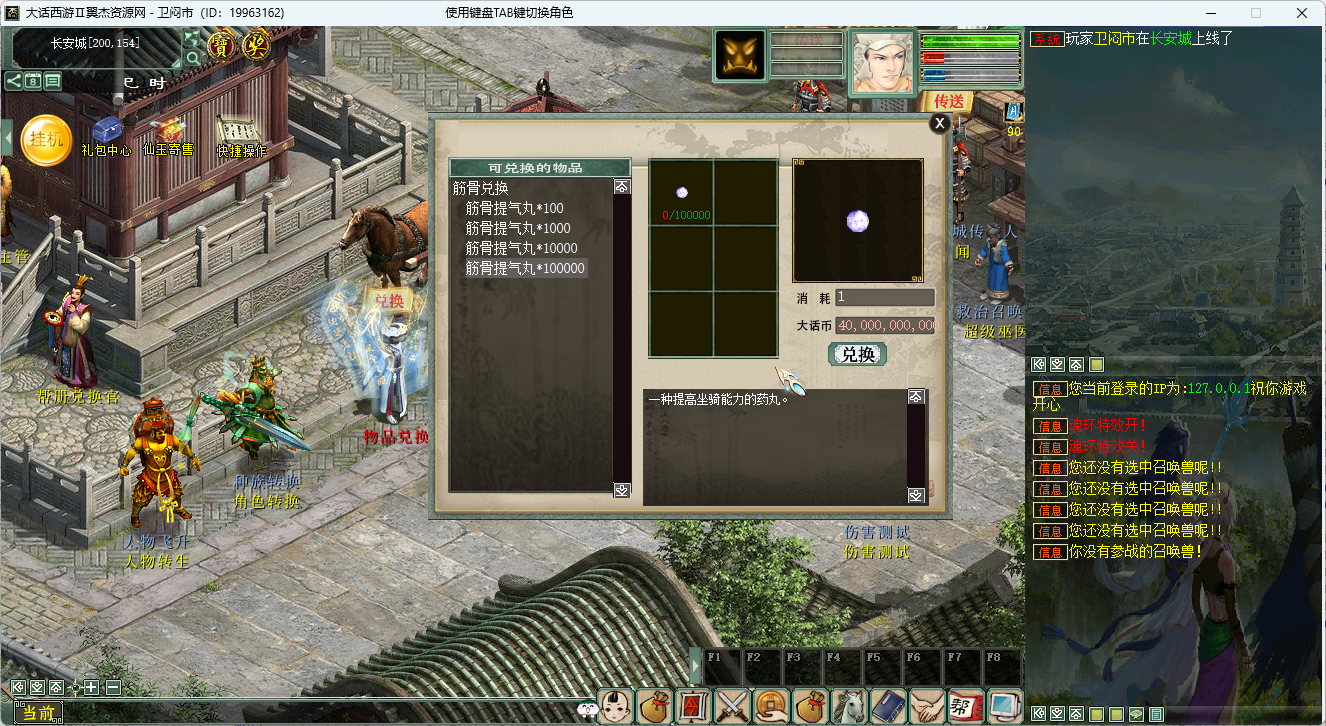Click the 兑换 exchange button
1326x726 pixels.
858,354
